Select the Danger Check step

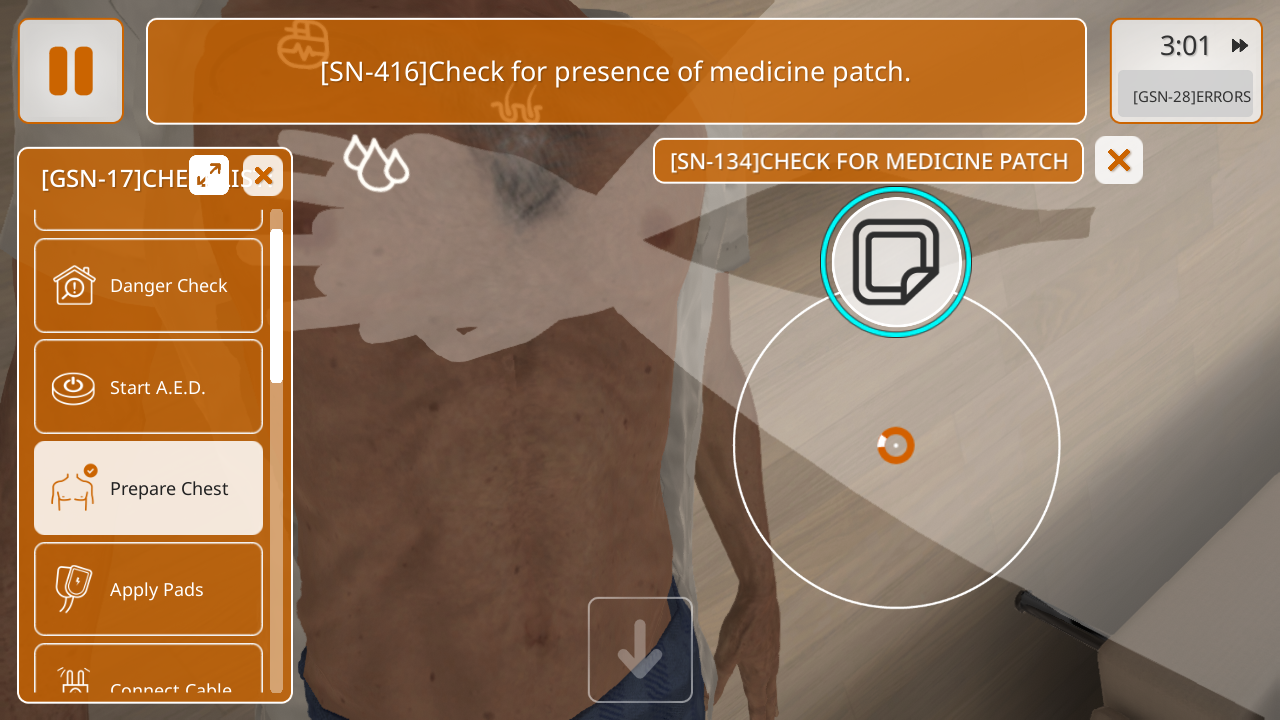(149, 286)
